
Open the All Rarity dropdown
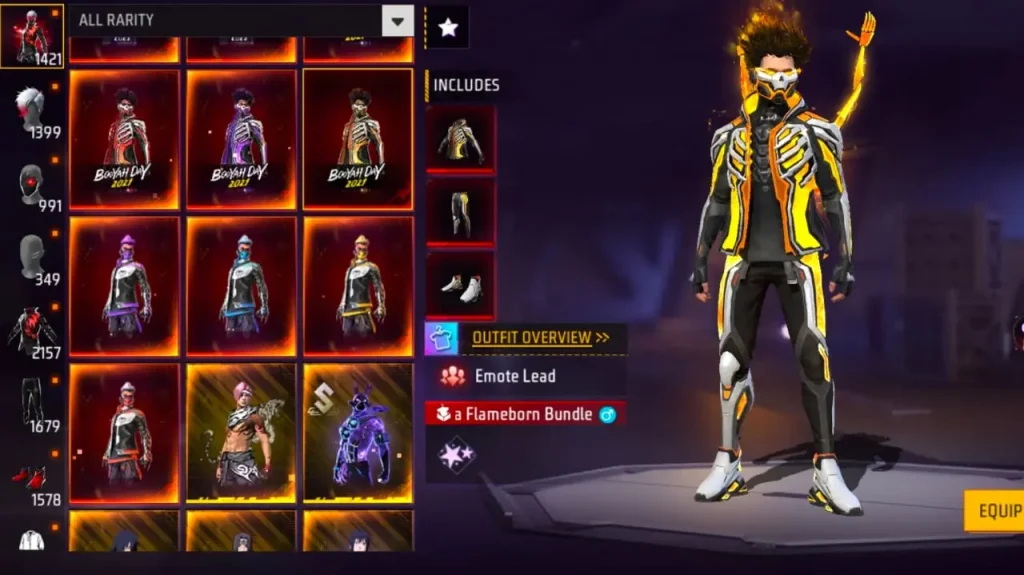pyautogui.click(x=397, y=20)
